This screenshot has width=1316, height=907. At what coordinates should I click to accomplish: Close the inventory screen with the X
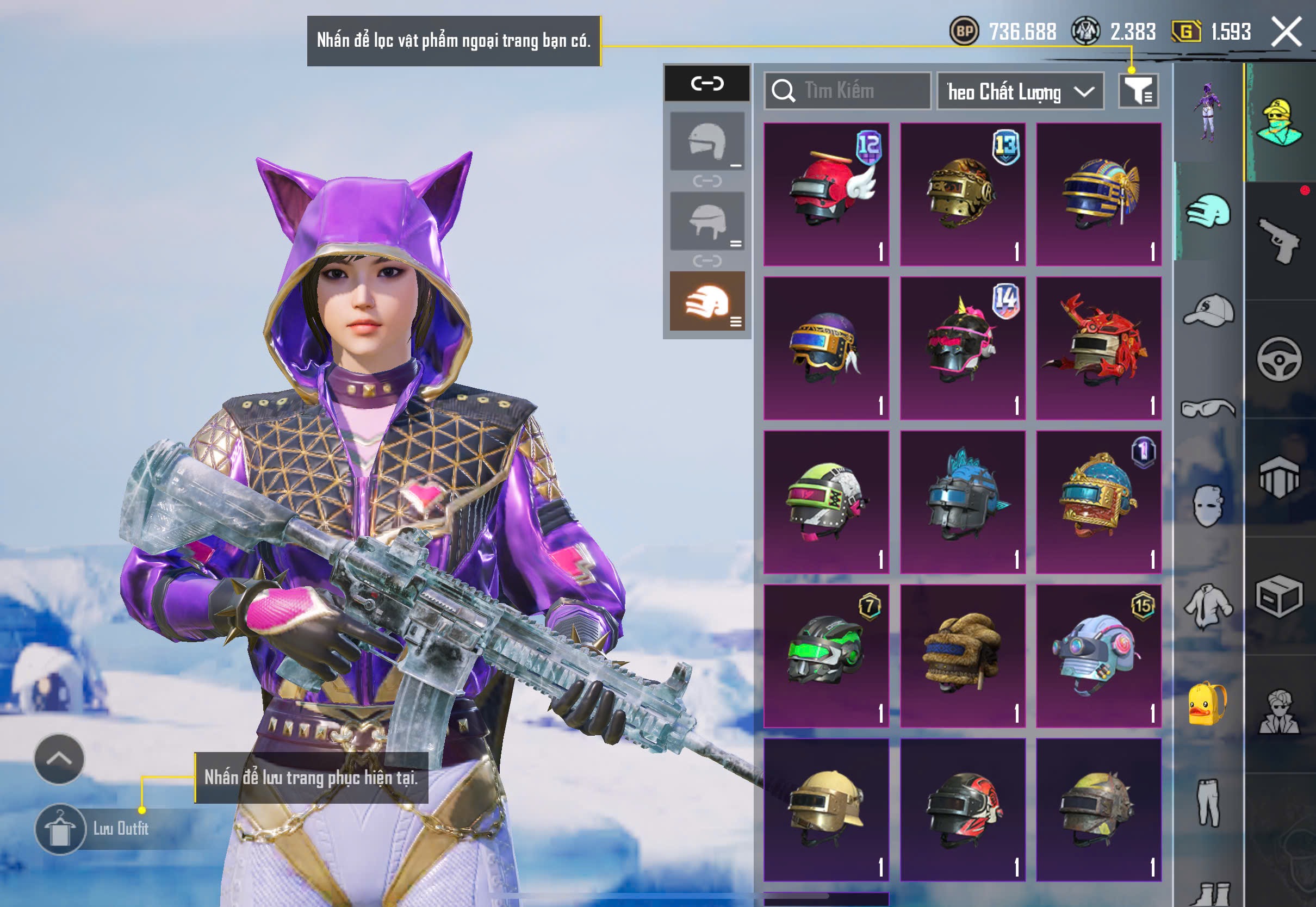[x=1286, y=32]
